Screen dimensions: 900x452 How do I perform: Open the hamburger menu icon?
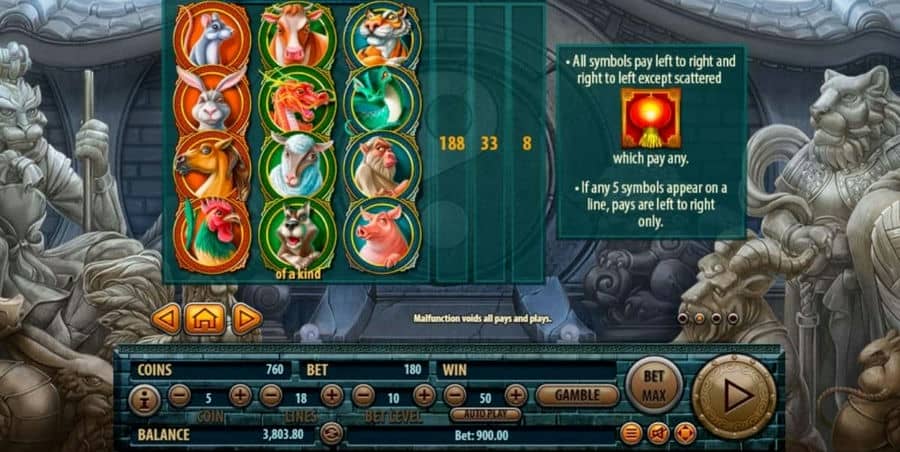click(631, 434)
